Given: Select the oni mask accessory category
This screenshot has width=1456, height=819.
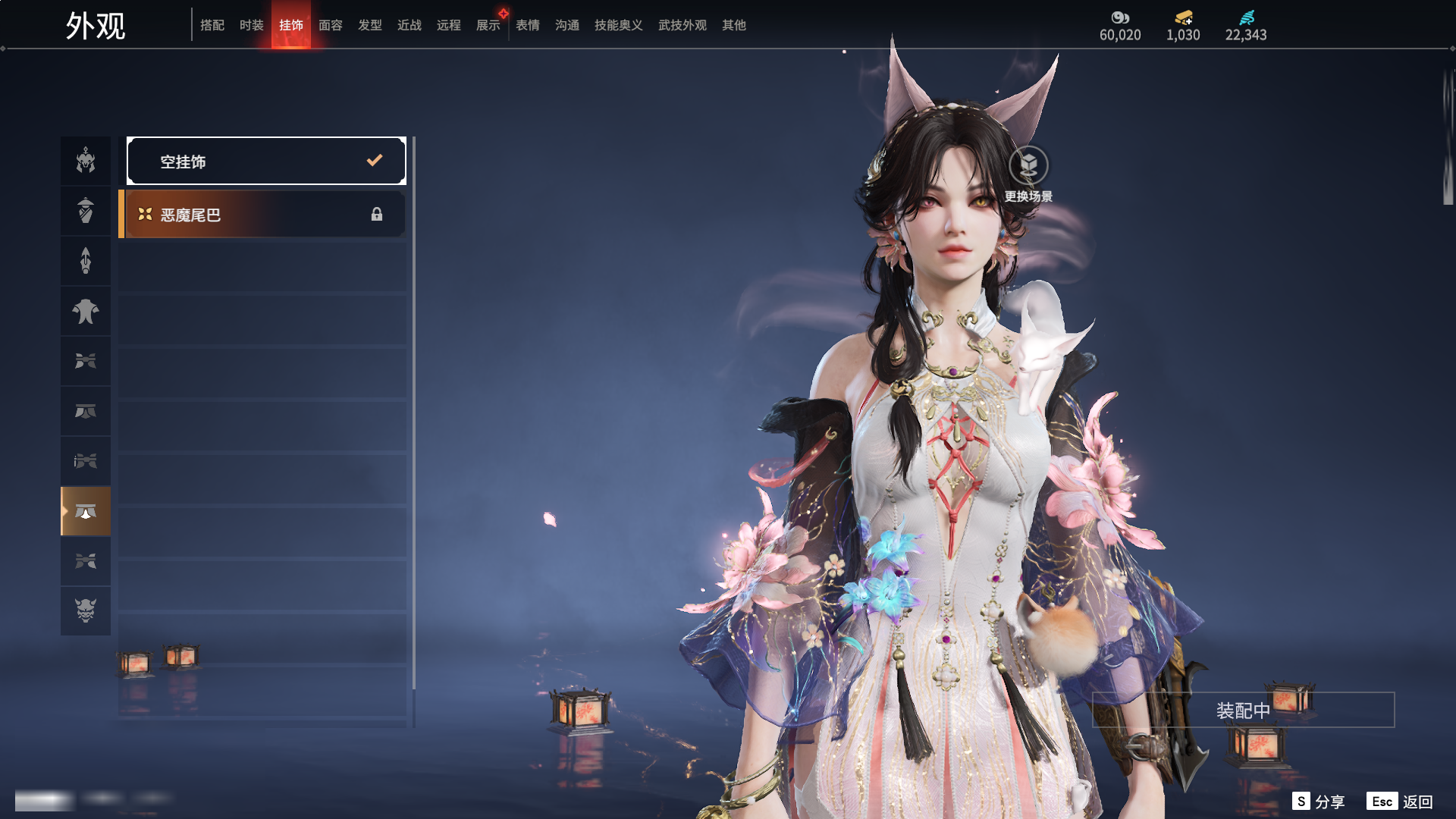Looking at the screenshot, I should pyautogui.click(x=86, y=610).
